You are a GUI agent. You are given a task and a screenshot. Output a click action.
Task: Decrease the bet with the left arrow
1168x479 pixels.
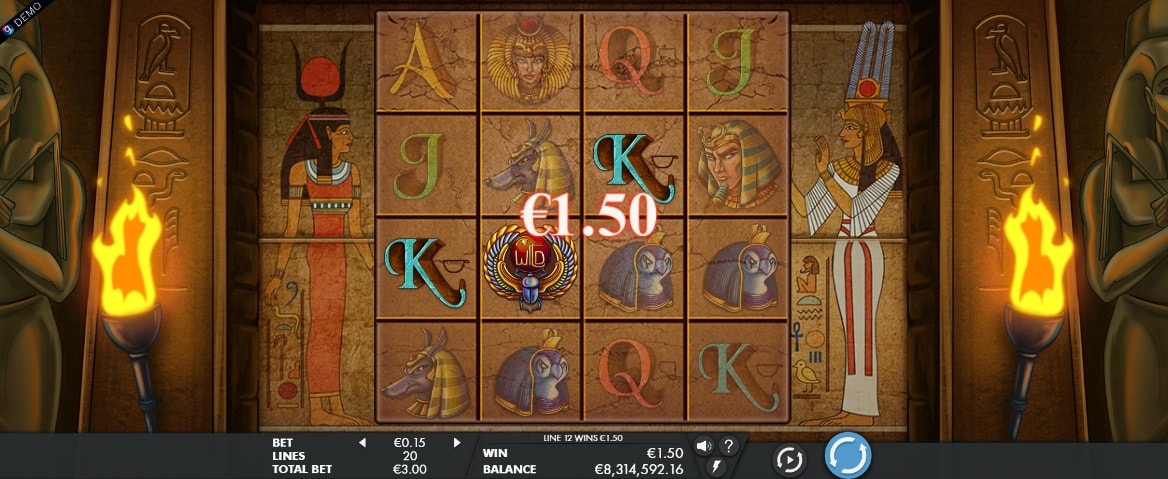tap(362, 442)
